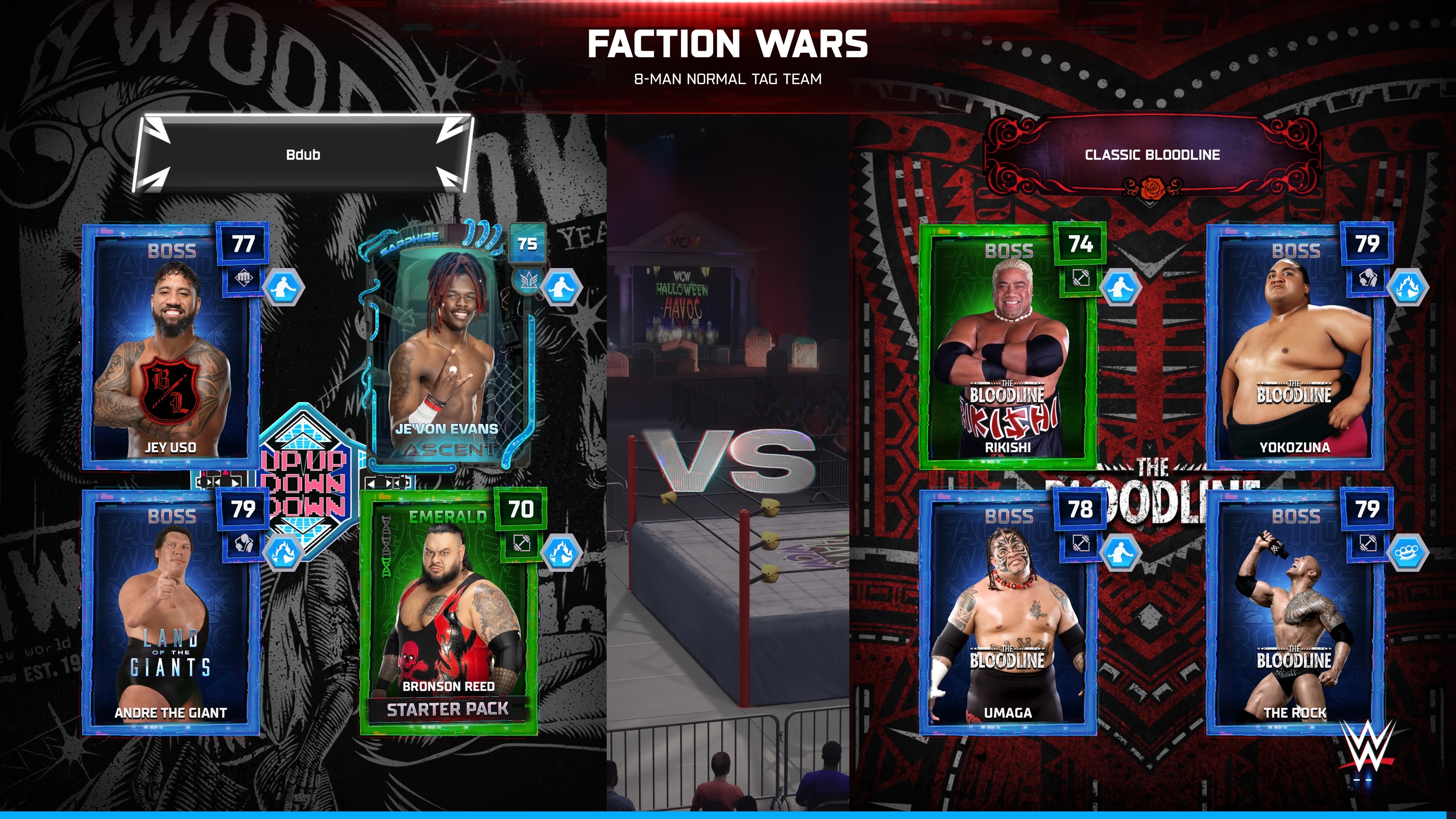Click the Bdub team name banner
The height and width of the screenshot is (819, 1456).
coord(303,154)
